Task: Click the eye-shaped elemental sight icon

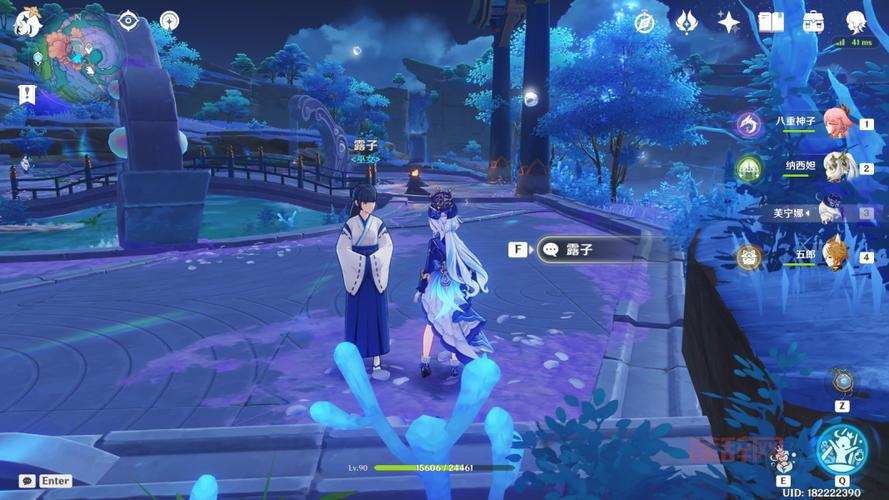Action: coord(129,21)
